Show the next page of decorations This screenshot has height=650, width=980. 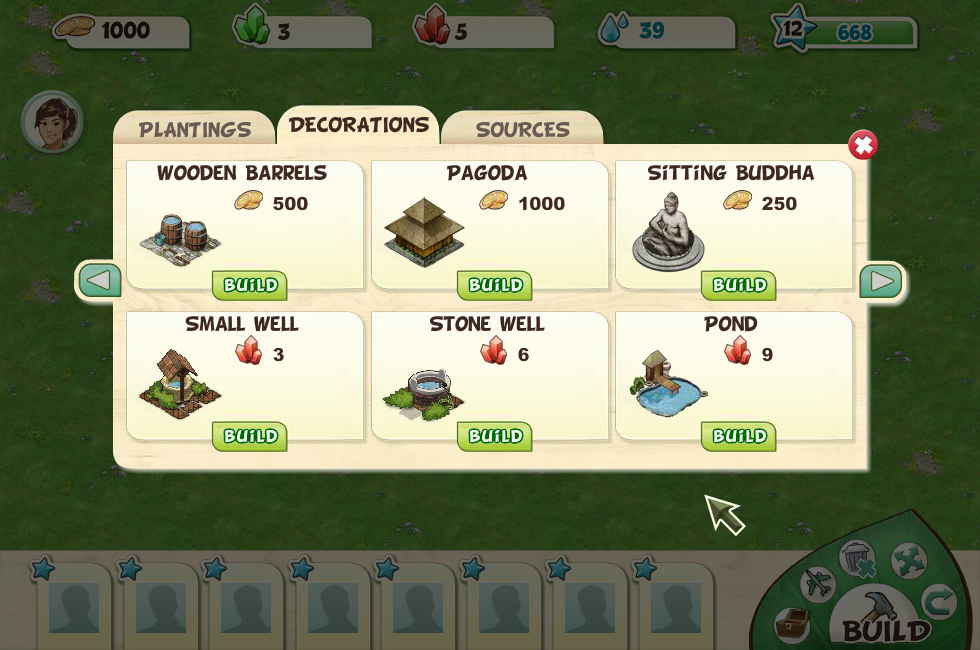point(881,281)
